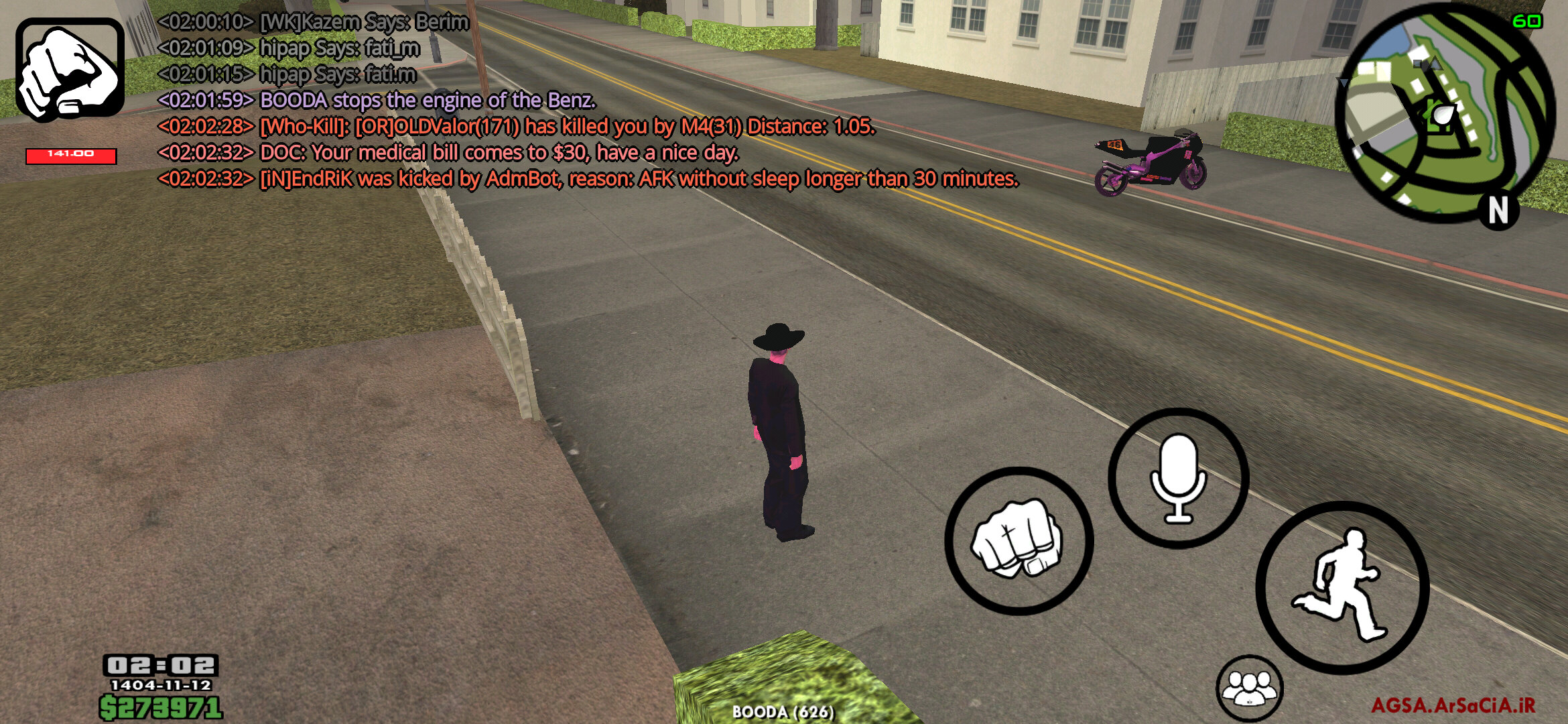Image resolution: width=1568 pixels, height=724 pixels.
Task: Hit the punch attack fist button
Action: (x=1019, y=540)
